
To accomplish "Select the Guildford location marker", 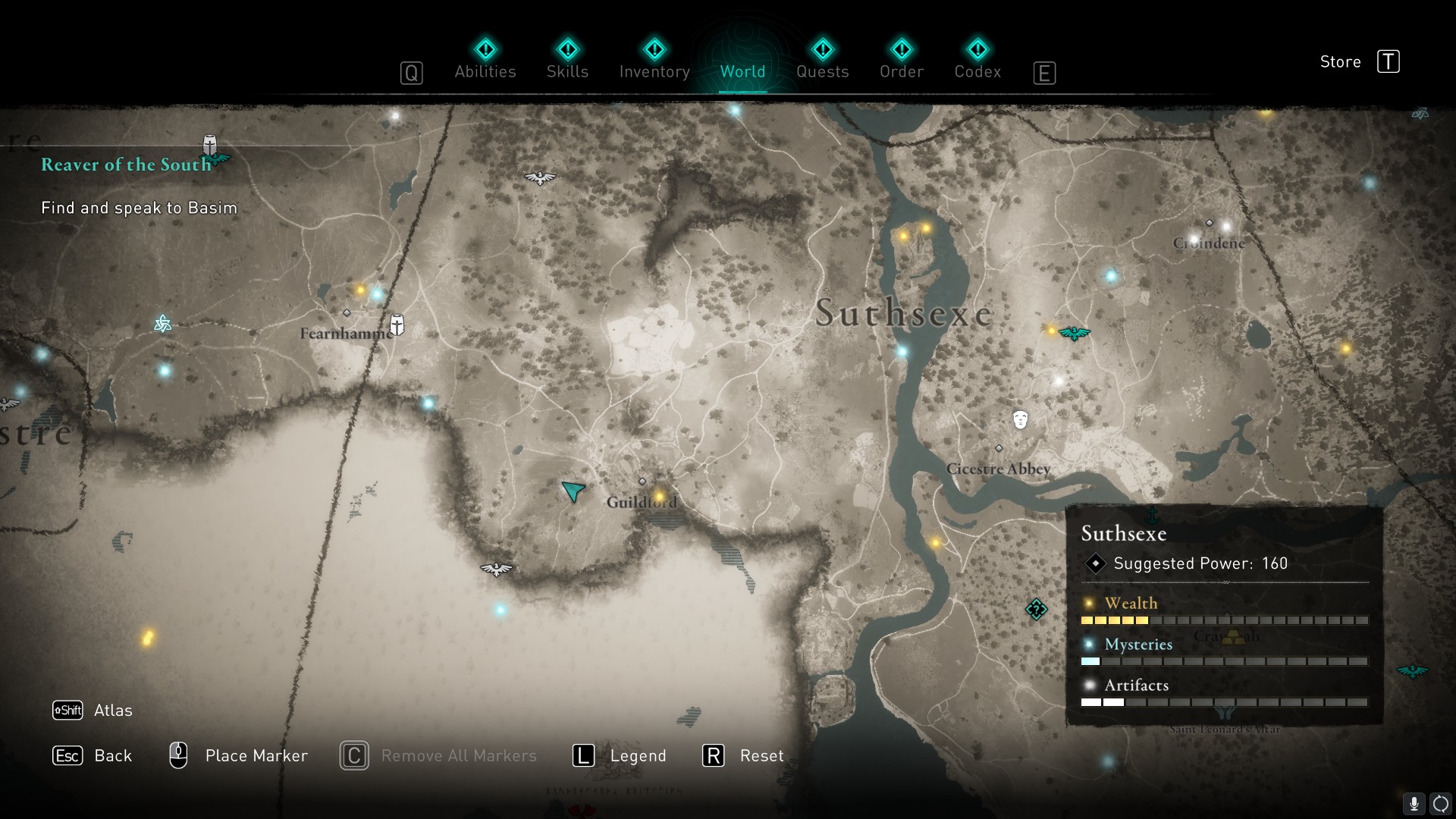I will pos(642,482).
